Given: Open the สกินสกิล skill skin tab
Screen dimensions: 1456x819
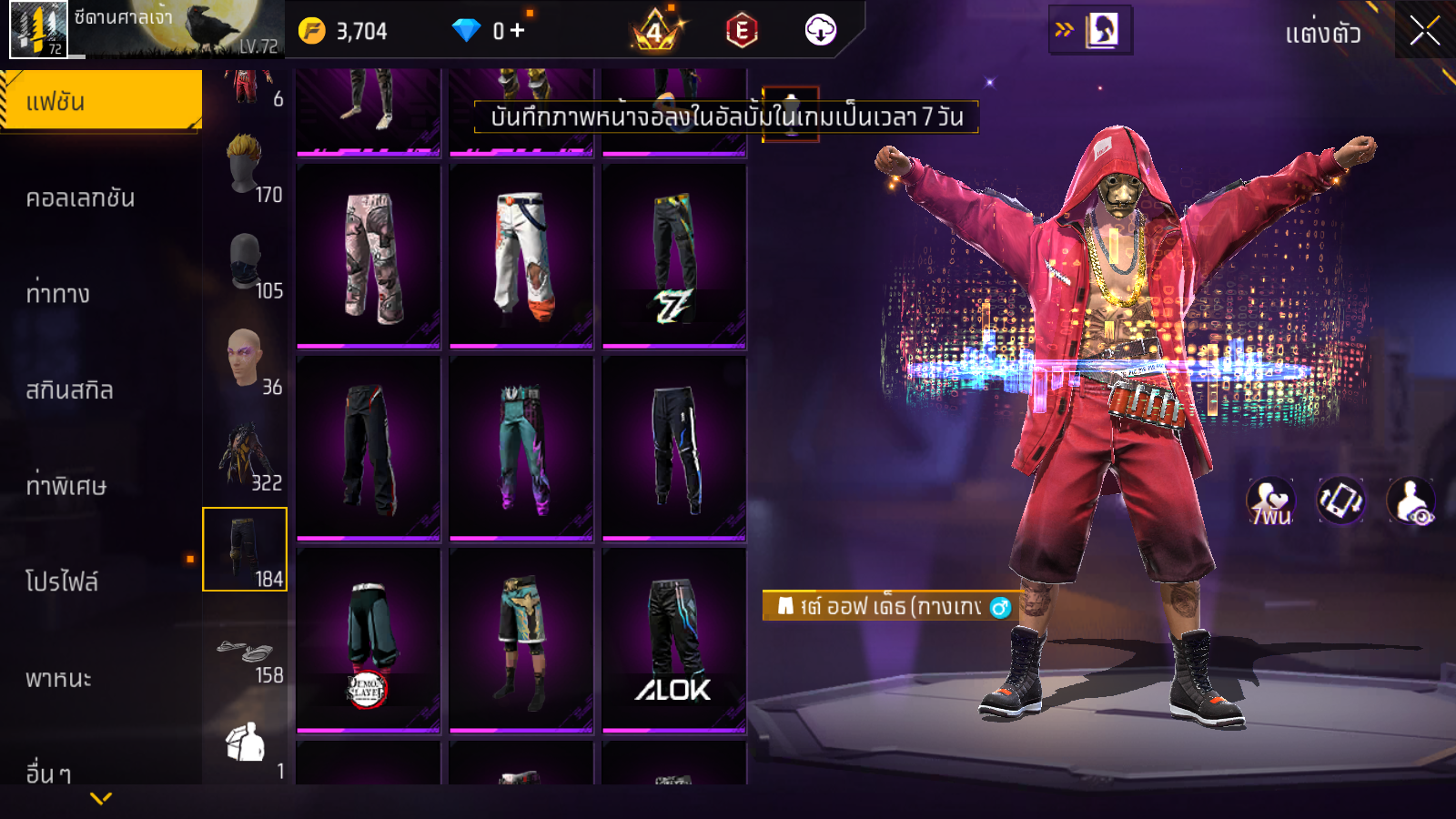Looking at the screenshot, I should (70, 390).
